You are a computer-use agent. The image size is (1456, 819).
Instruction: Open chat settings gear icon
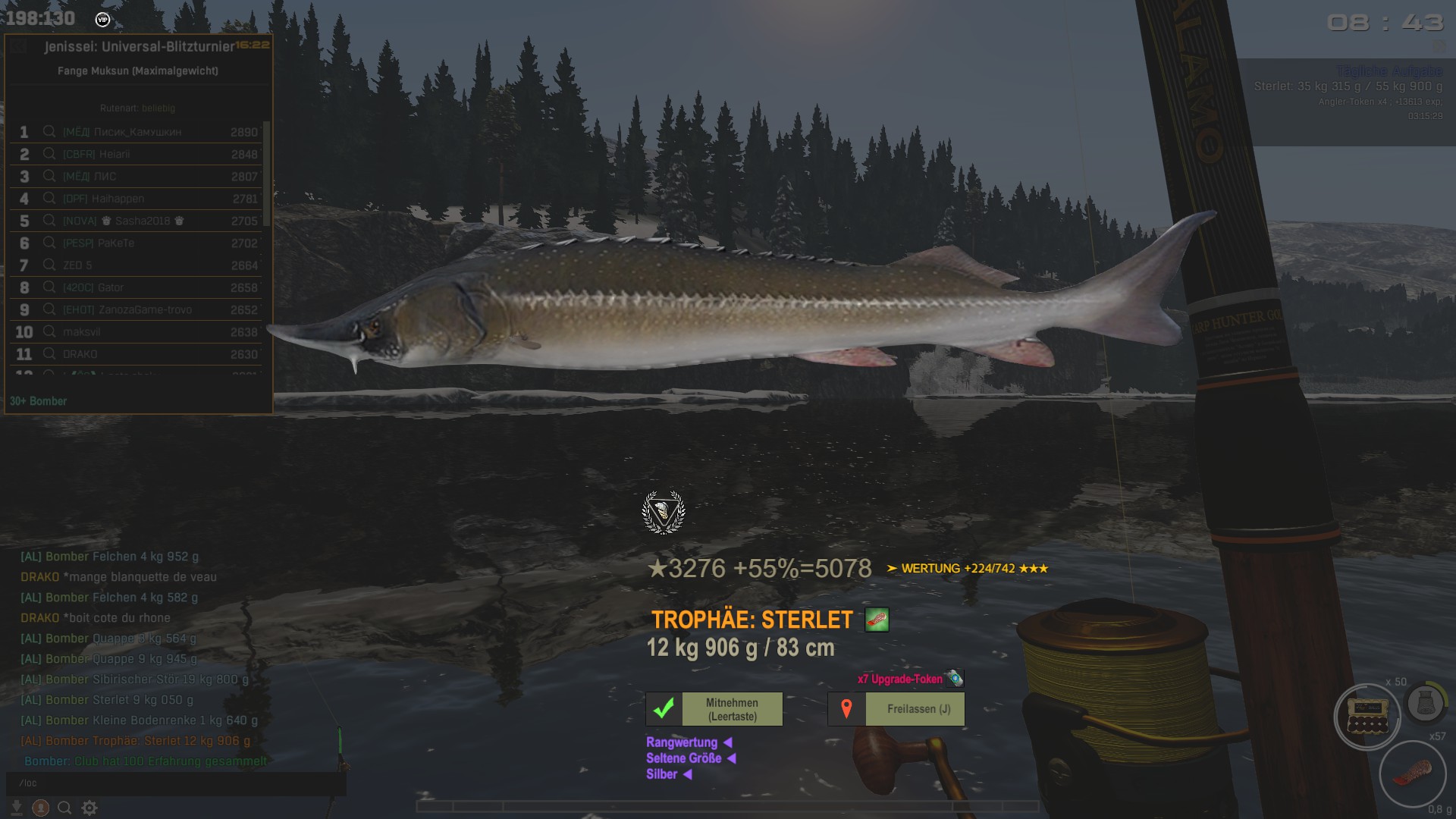coord(89,808)
